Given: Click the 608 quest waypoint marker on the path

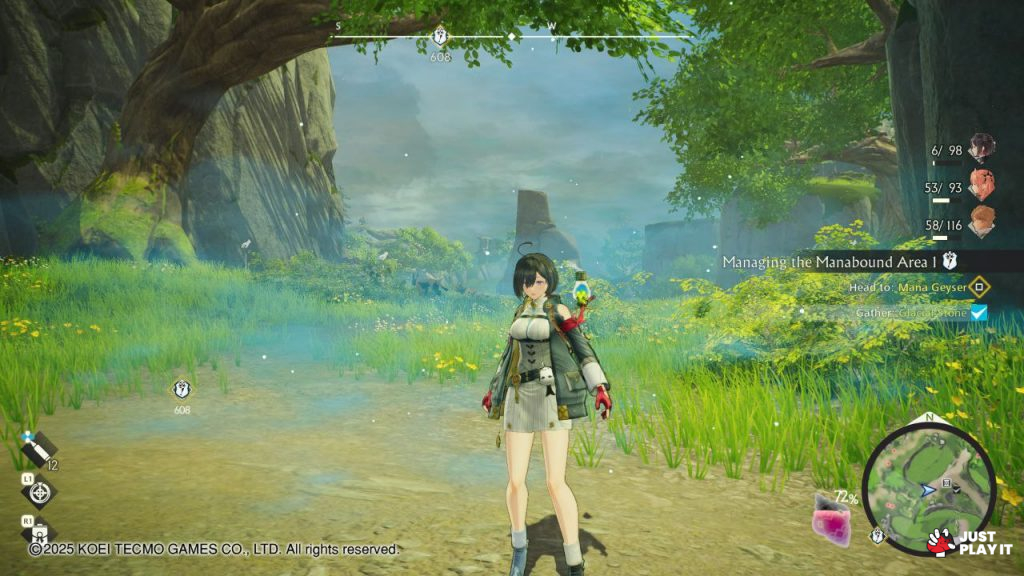Looking at the screenshot, I should [181, 389].
